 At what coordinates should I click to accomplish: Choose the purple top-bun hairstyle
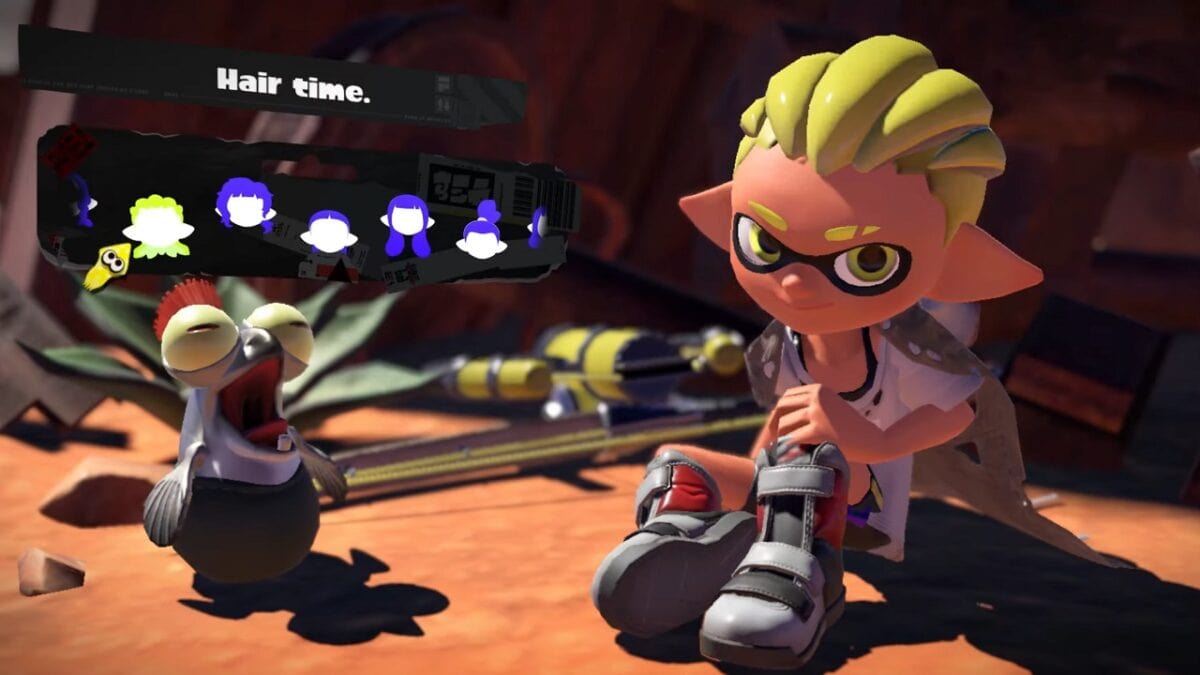[482, 233]
